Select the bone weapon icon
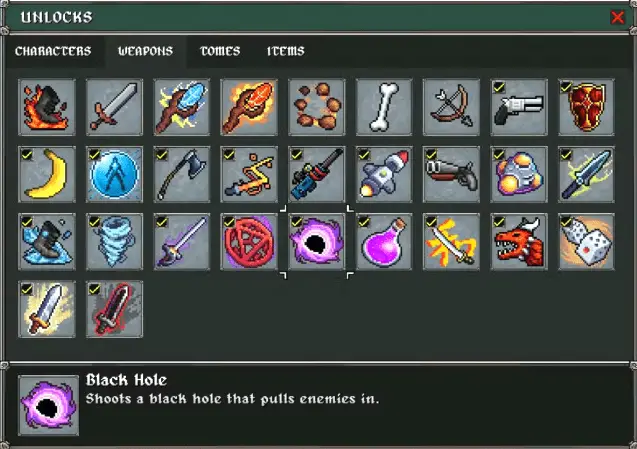Screen dimensions: 637x449 [383, 107]
